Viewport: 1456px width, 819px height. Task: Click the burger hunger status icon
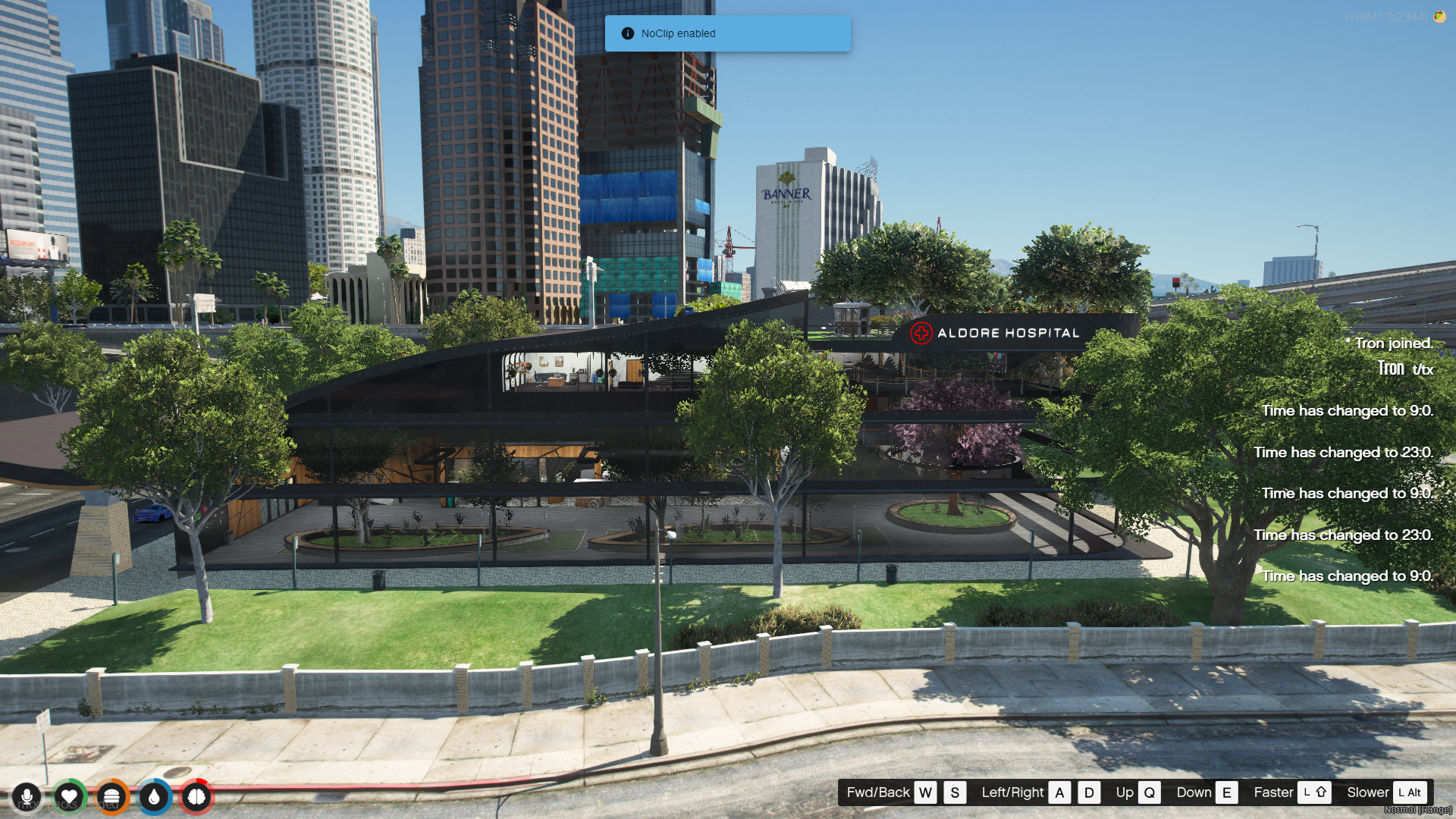[111, 797]
